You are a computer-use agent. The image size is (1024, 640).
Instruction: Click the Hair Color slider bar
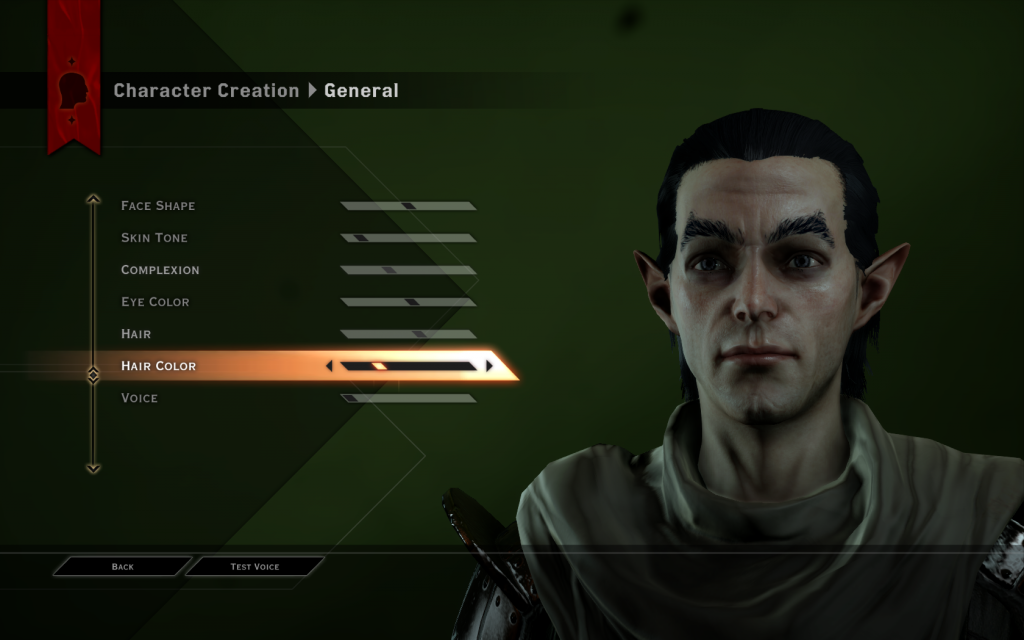click(x=408, y=366)
